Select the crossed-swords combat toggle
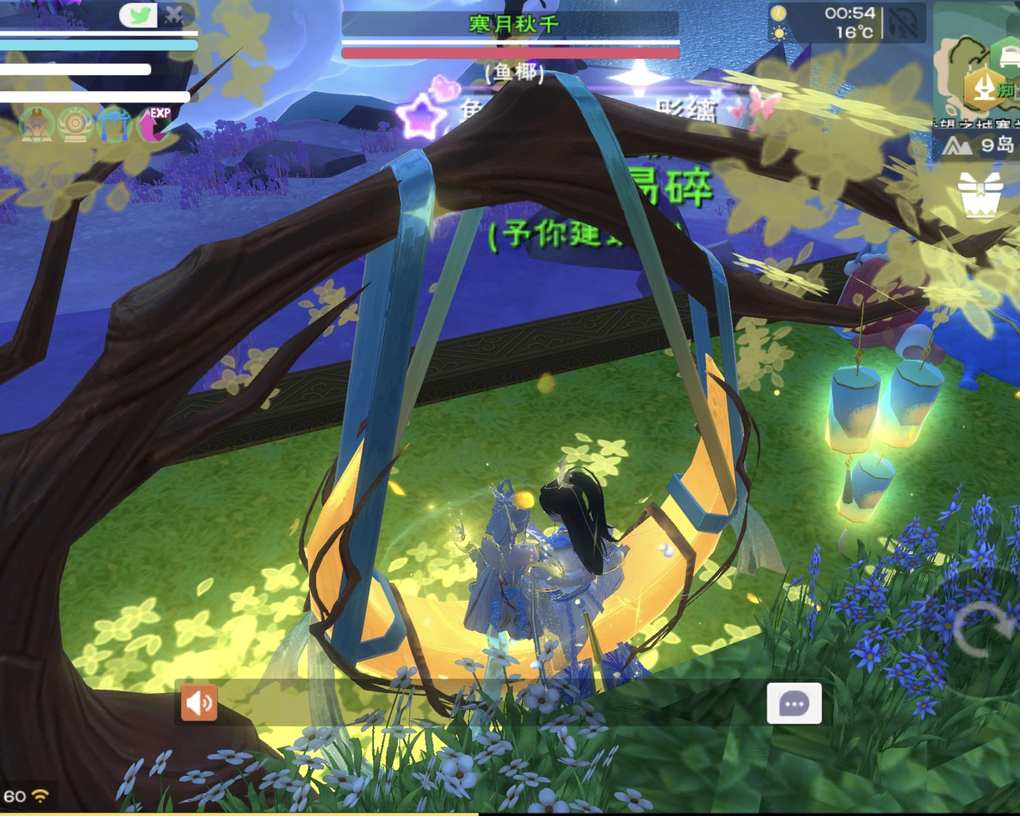 [176, 15]
